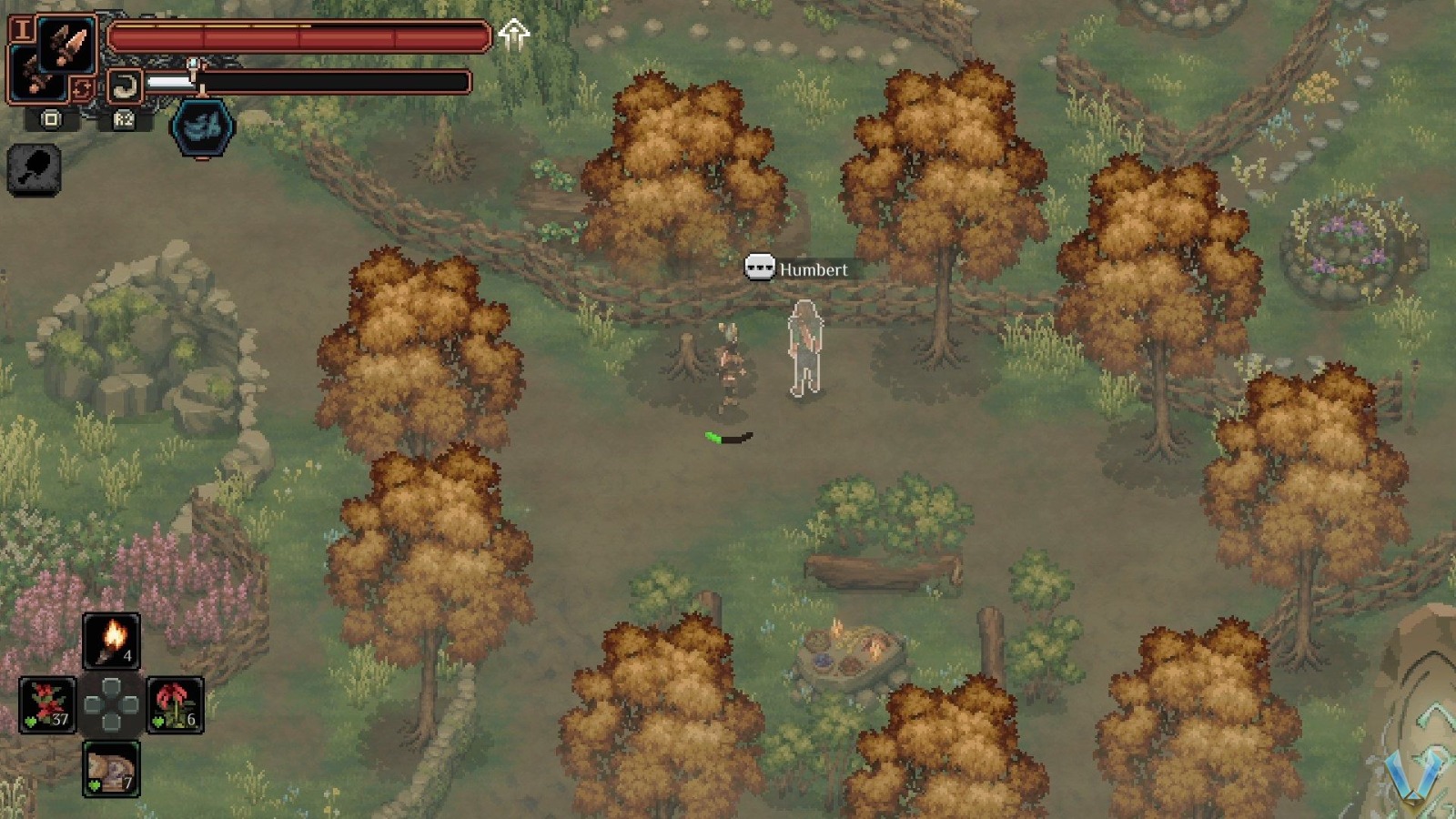The height and width of the screenshot is (819, 1456).
Task: Click the hexagonal blue ability emblem
Action: (x=202, y=129)
